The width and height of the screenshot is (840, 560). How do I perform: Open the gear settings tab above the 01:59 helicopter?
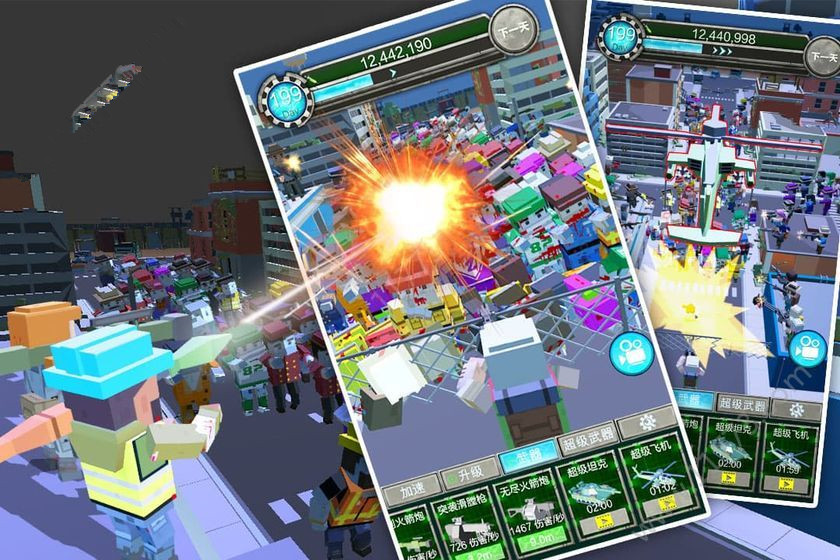[798, 409]
